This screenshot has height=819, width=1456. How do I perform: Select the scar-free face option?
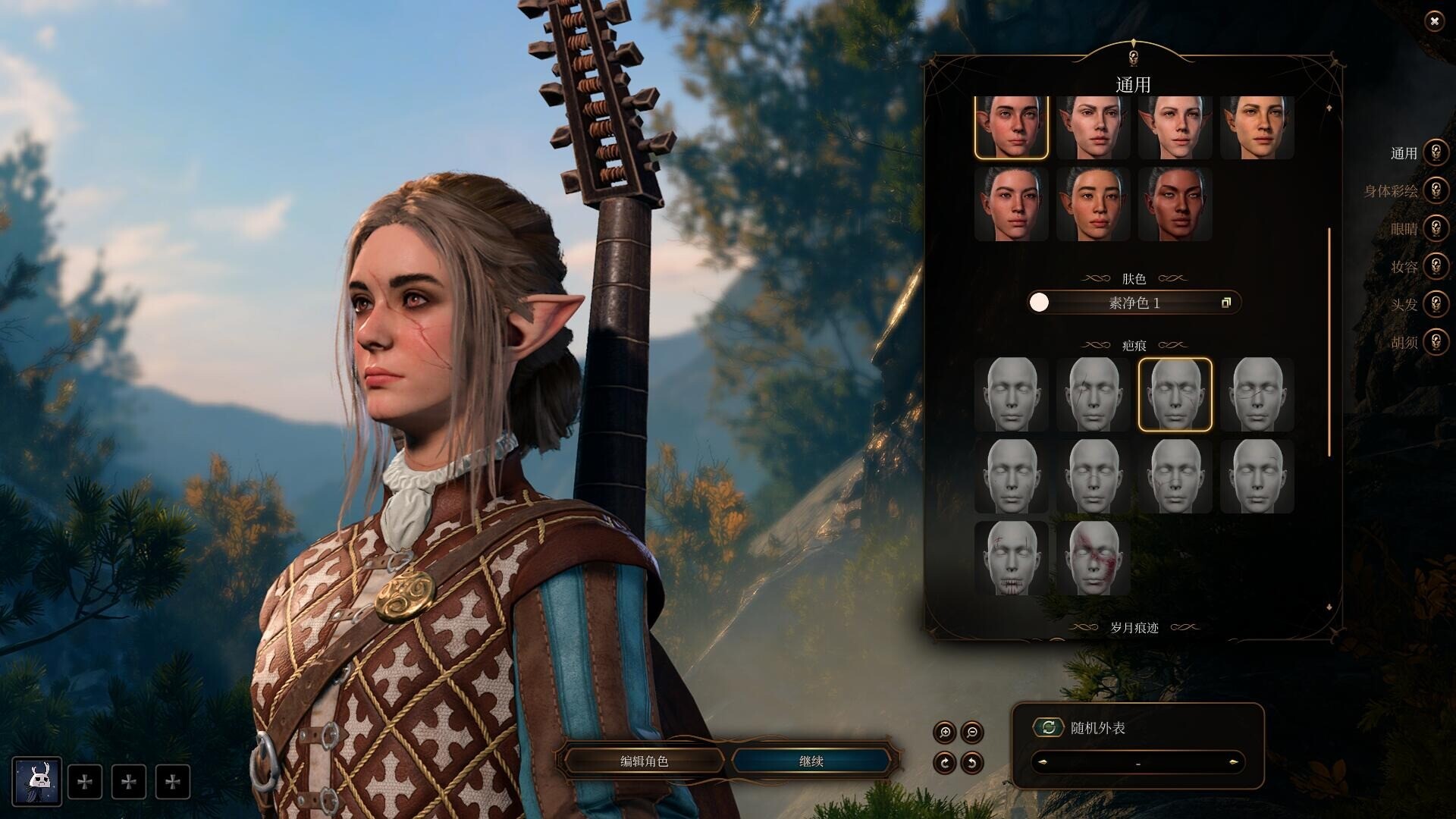pos(1011,394)
